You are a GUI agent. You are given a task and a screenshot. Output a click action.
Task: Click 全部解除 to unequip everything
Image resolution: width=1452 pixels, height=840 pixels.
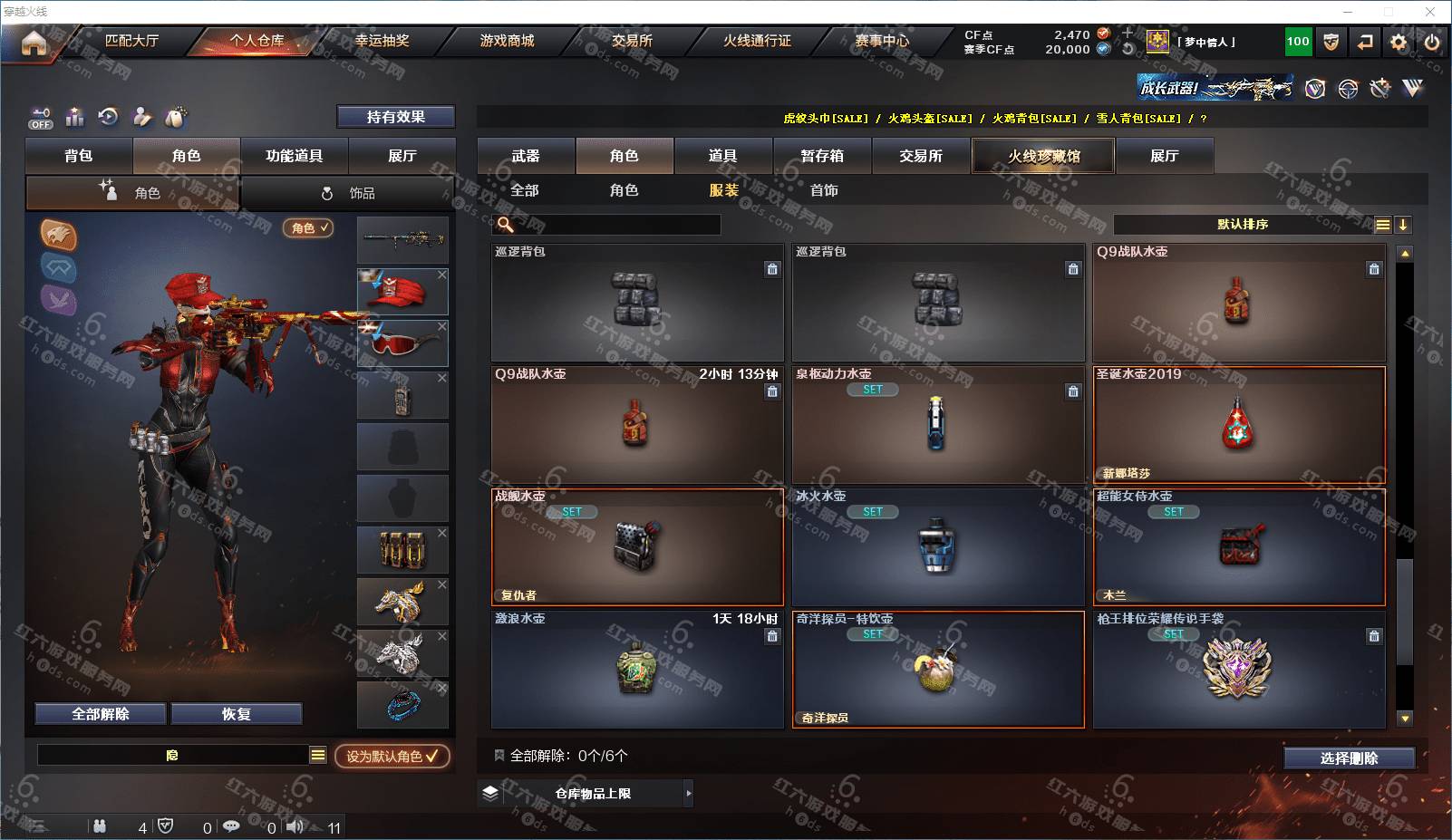[101, 714]
